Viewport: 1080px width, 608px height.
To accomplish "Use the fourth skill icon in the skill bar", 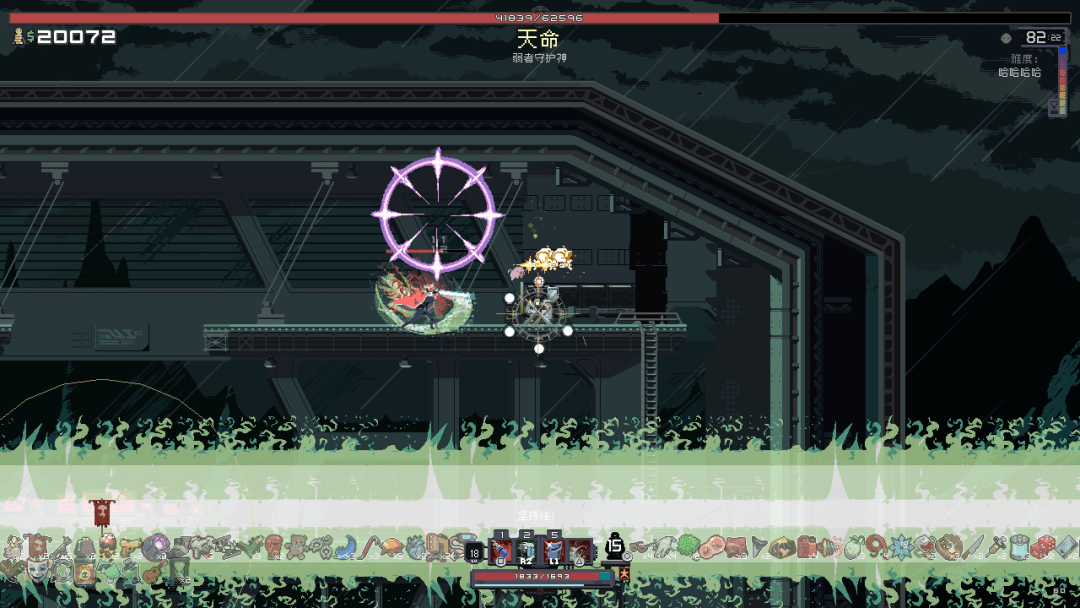I will click(579, 551).
